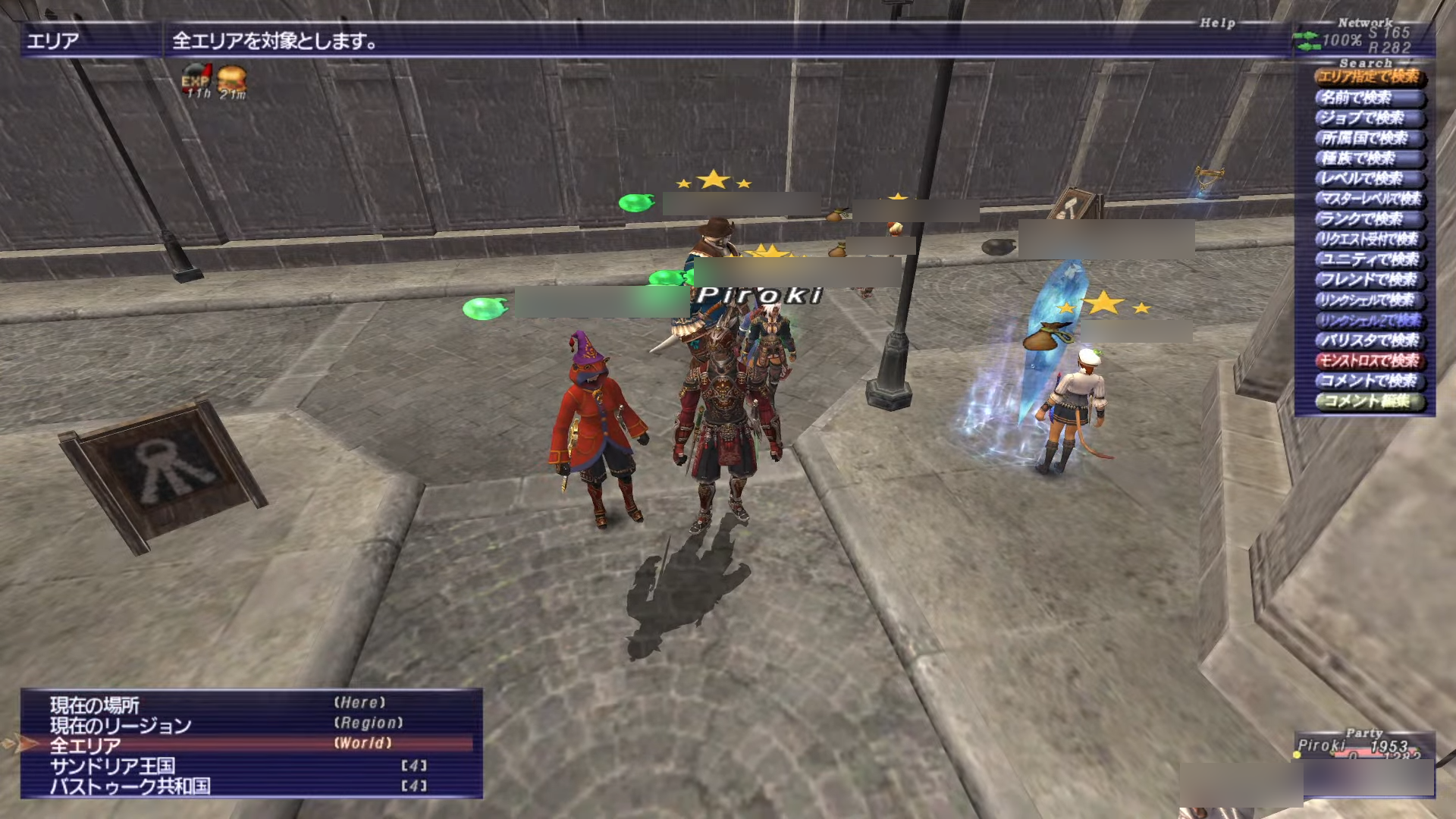The height and width of the screenshot is (819, 1456).
Task: Search by Unity with ユニティで検索
Action: [1370, 260]
